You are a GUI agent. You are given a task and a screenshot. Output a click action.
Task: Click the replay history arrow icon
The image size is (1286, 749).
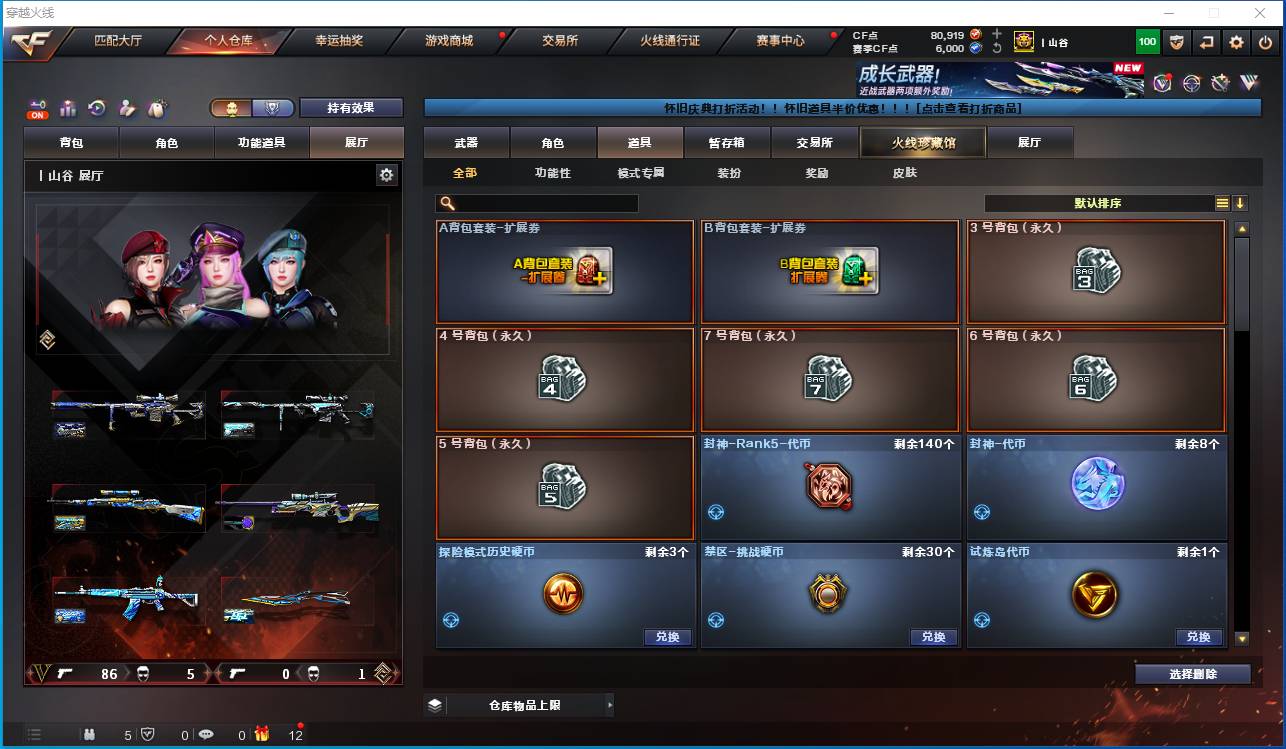[x=96, y=105]
